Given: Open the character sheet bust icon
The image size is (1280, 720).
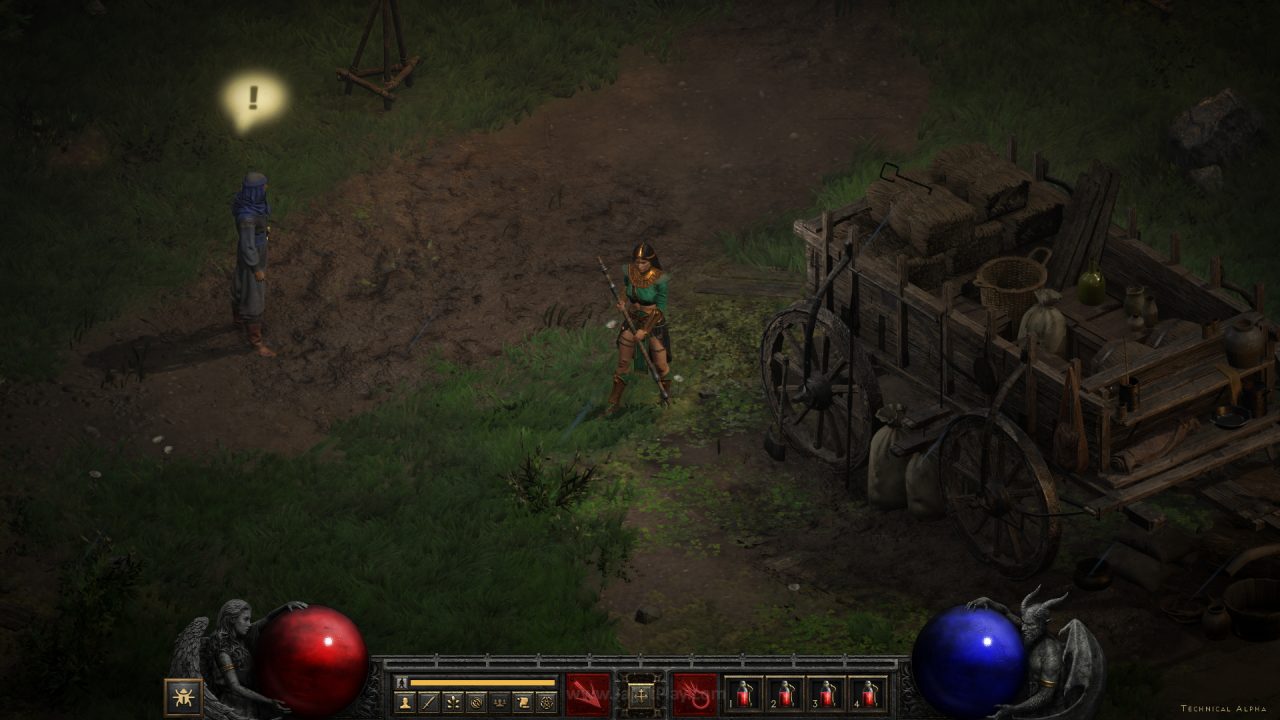Looking at the screenshot, I should [x=407, y=702].
